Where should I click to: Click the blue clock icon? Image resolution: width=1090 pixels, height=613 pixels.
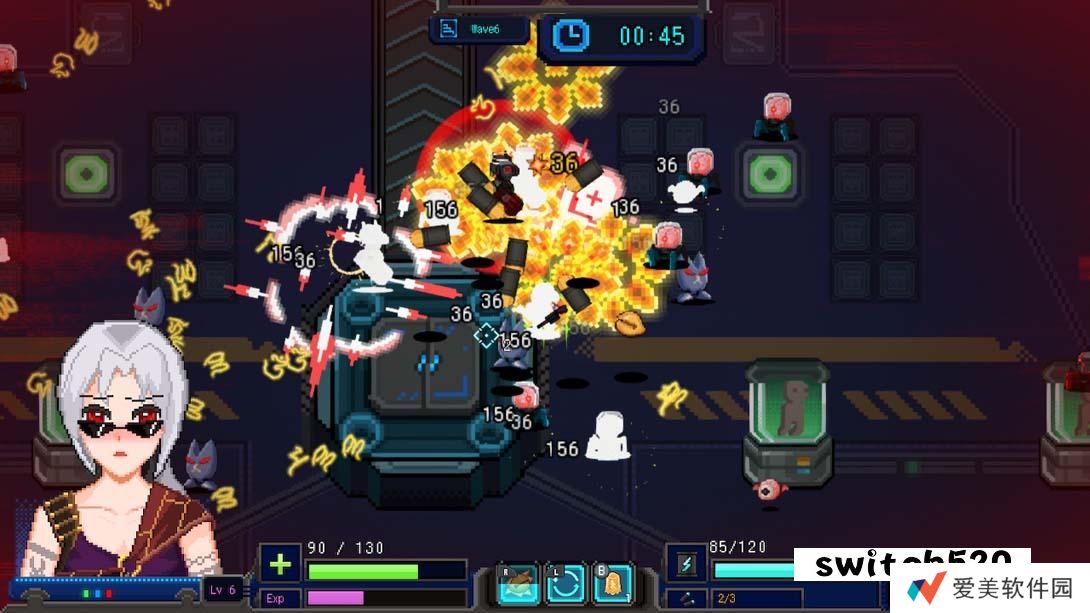[571, 35]
